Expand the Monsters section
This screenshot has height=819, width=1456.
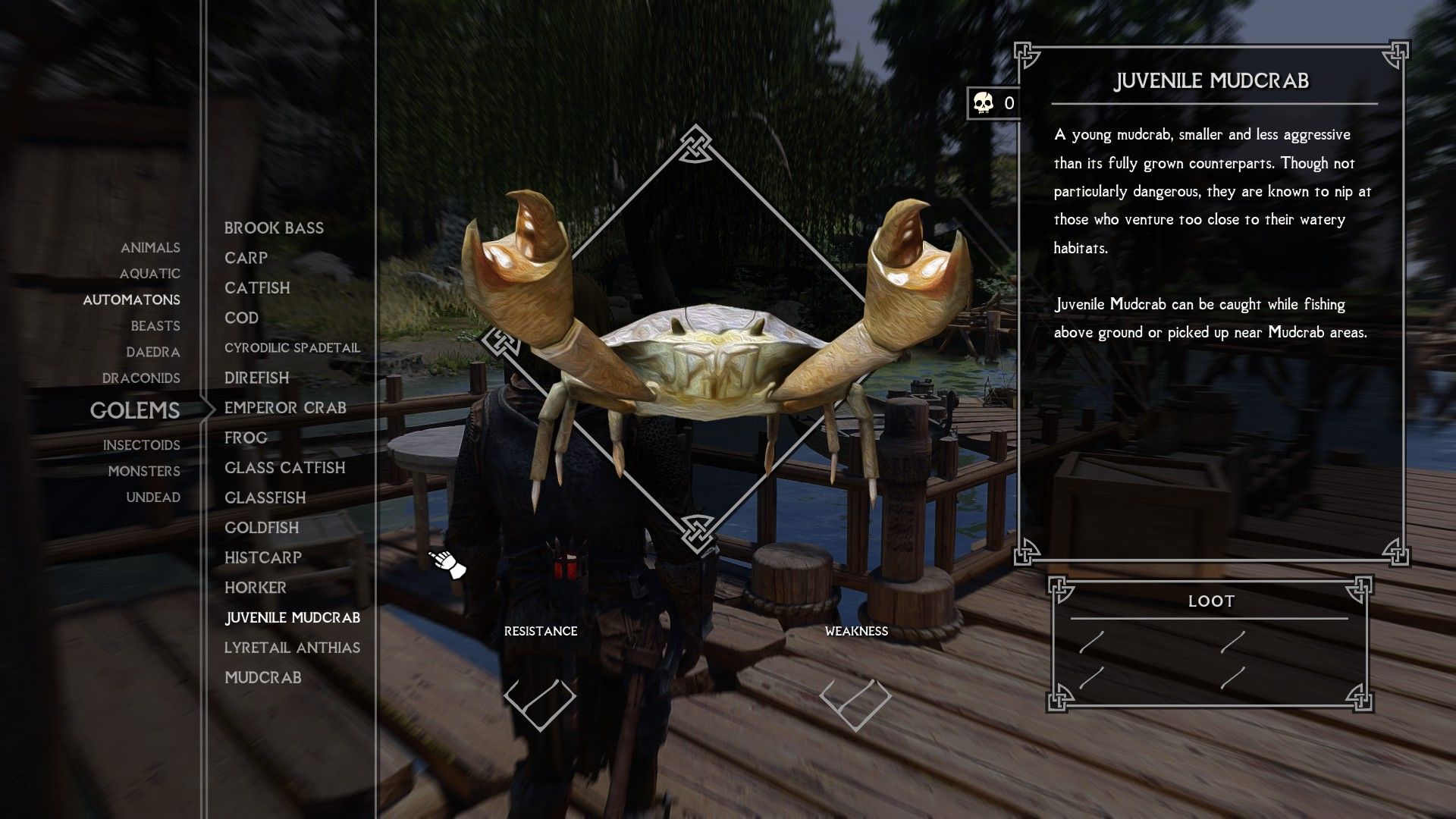tap(144, 471)
